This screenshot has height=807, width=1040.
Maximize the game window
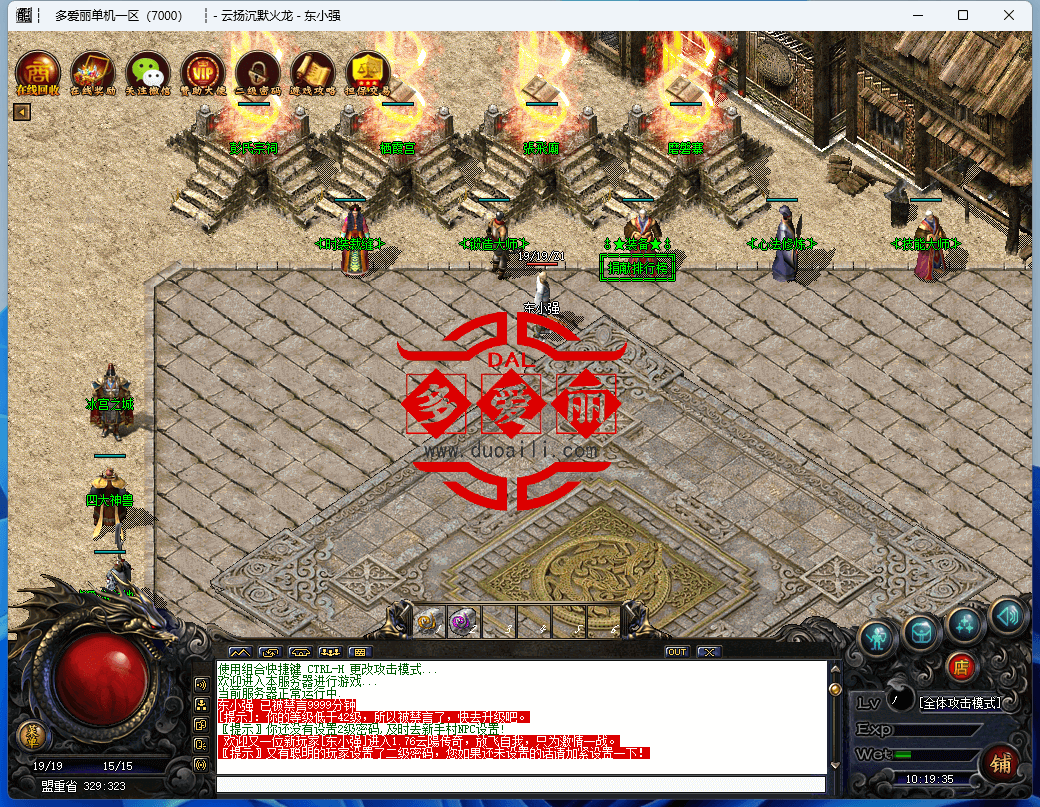point(963,15)
